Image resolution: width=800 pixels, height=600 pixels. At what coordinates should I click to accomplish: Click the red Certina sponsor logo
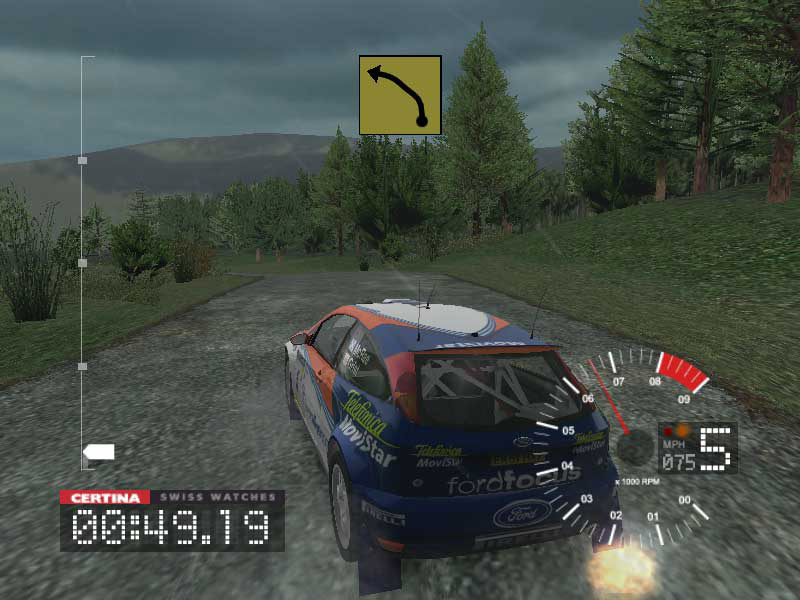[x=104, y=497]
